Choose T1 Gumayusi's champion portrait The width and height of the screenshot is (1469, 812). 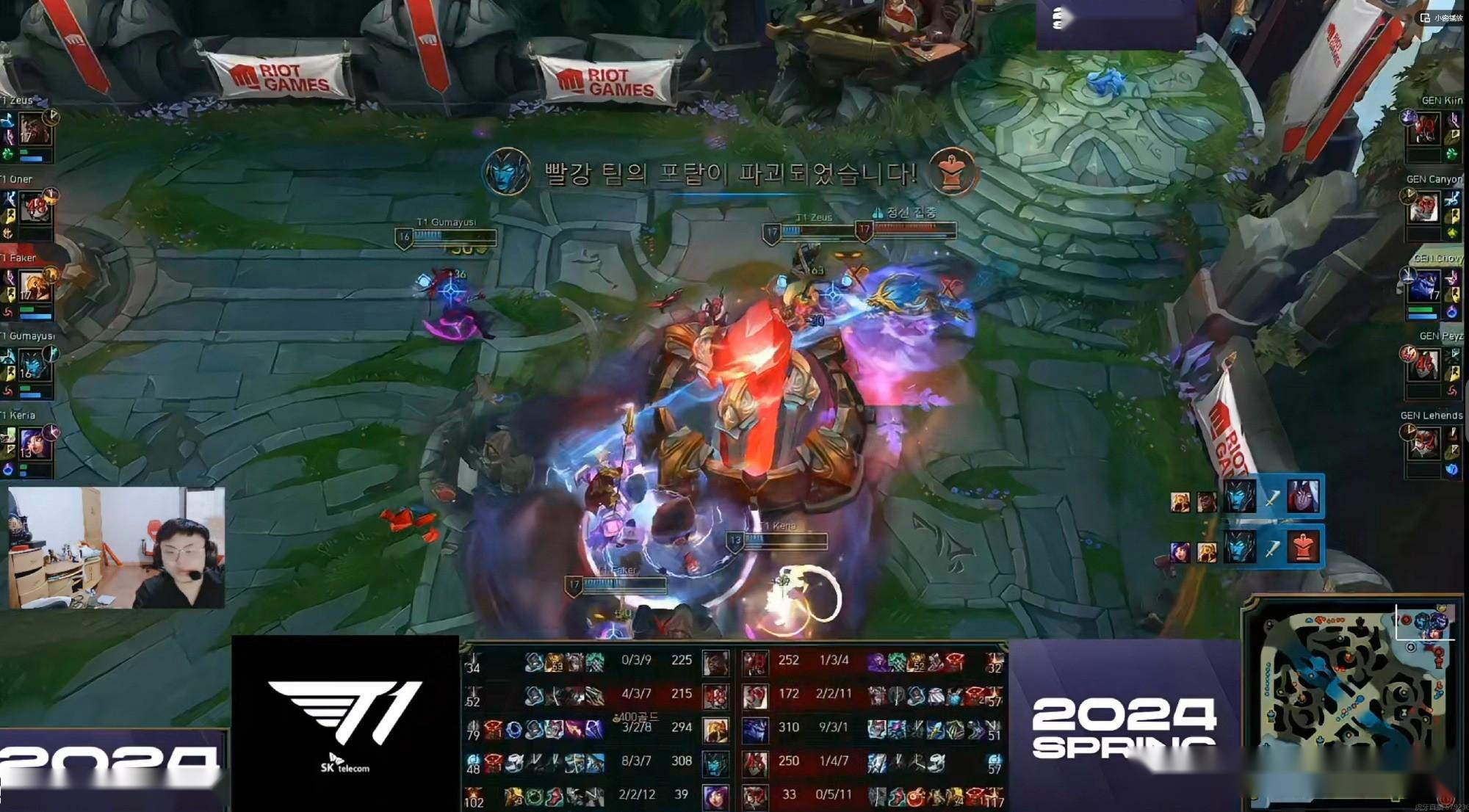tap(33, 365)
